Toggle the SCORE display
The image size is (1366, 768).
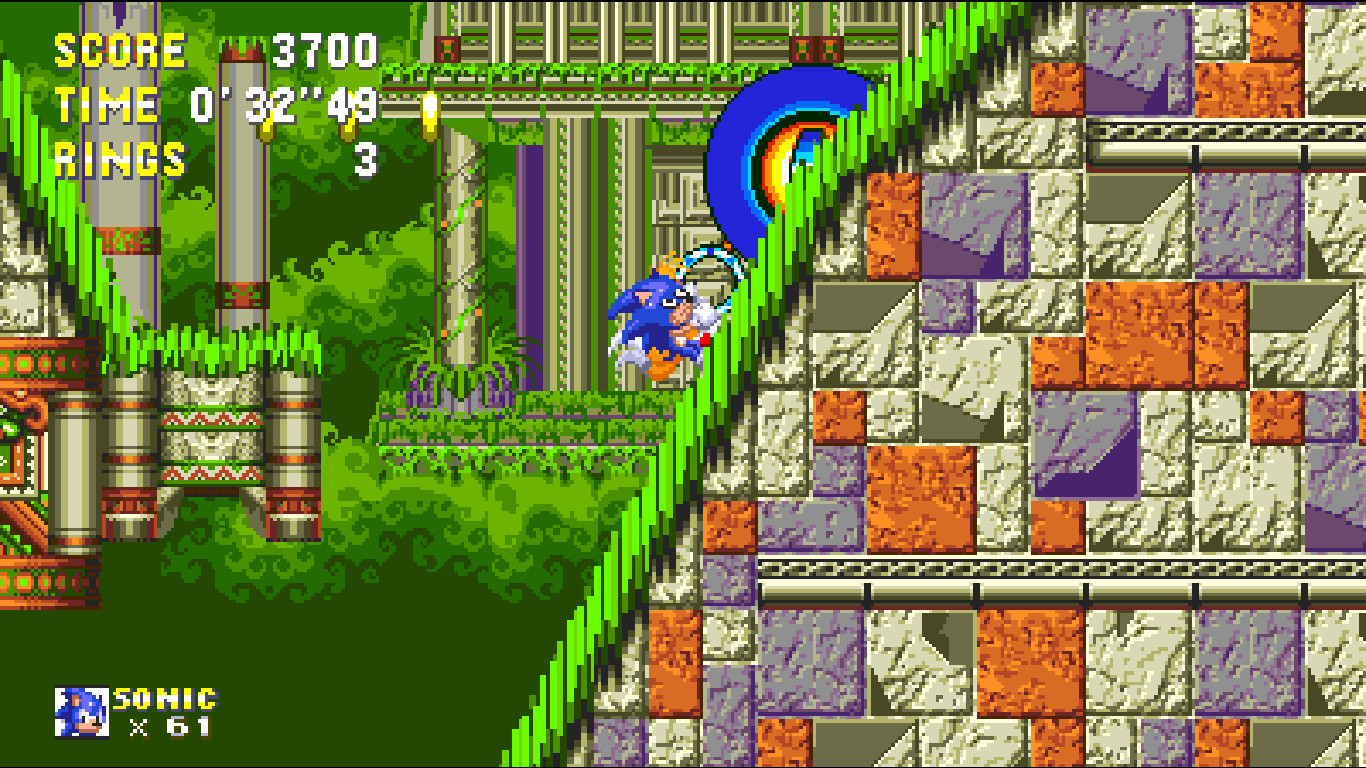coord(120,45)
